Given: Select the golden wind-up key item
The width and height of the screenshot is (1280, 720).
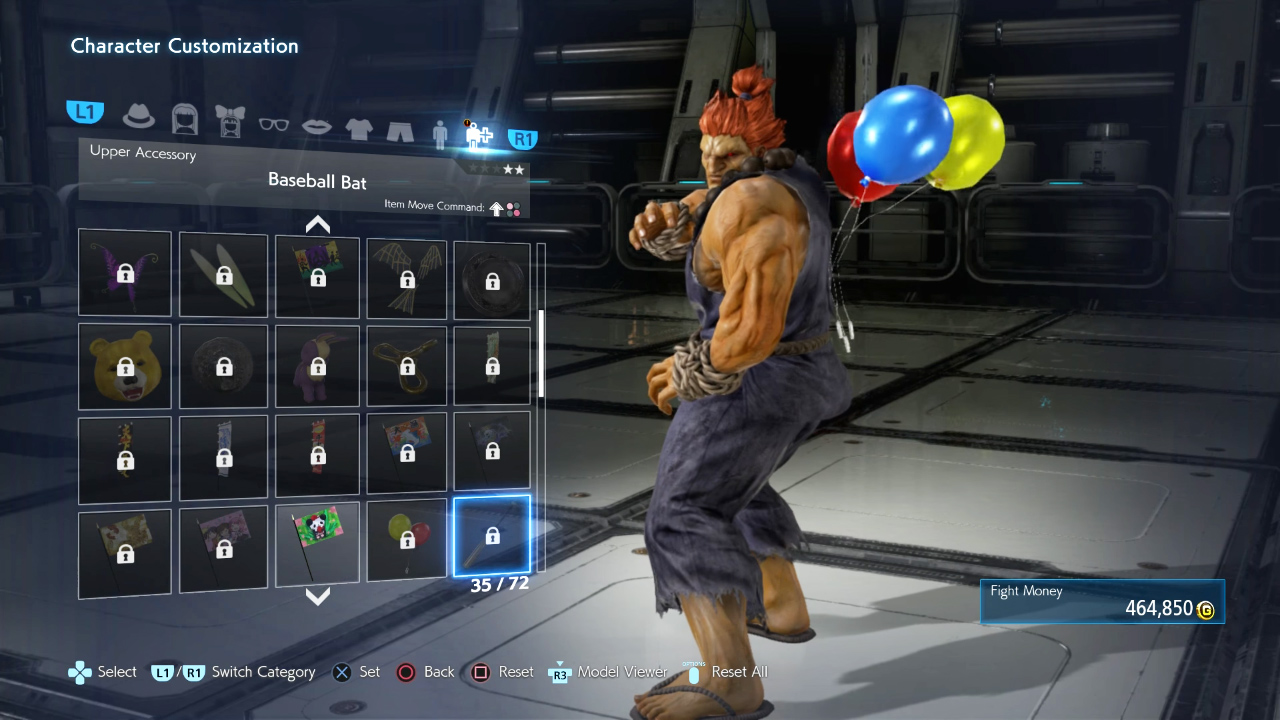Looking at the screenshot, I should pos(407,366).
